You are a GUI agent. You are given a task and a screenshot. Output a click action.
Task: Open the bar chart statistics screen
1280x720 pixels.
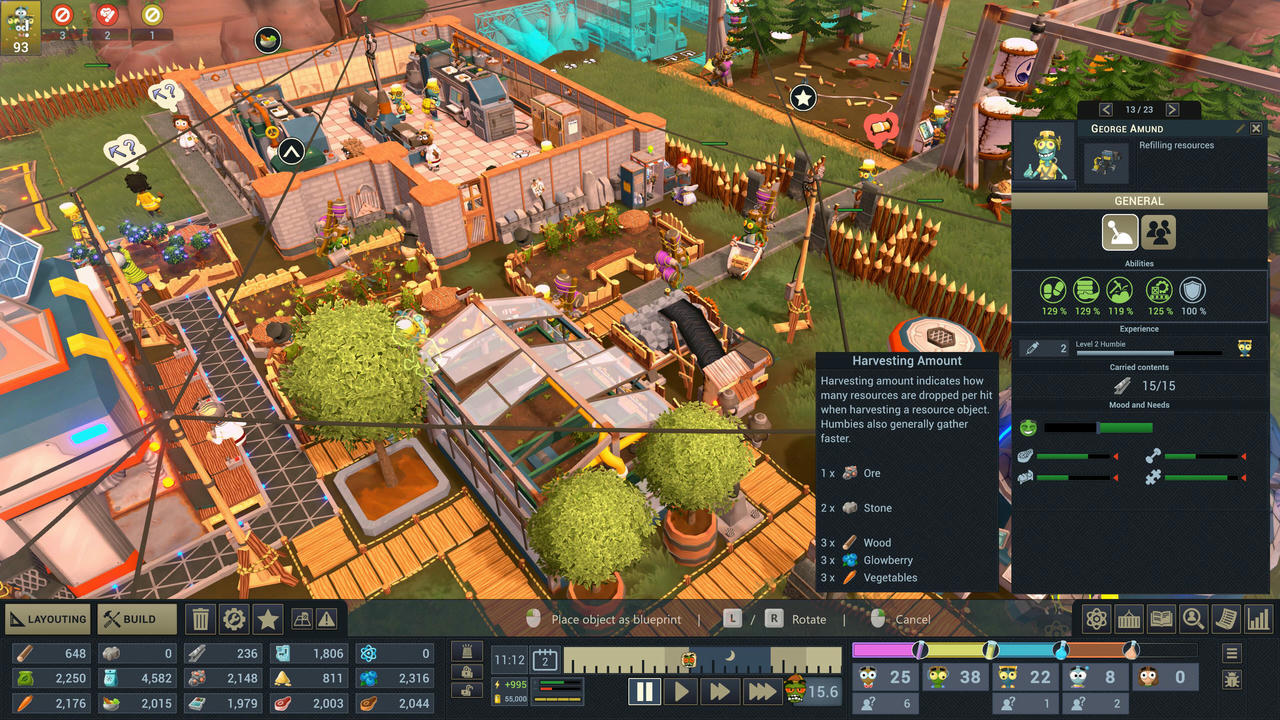coord(1258,619)
